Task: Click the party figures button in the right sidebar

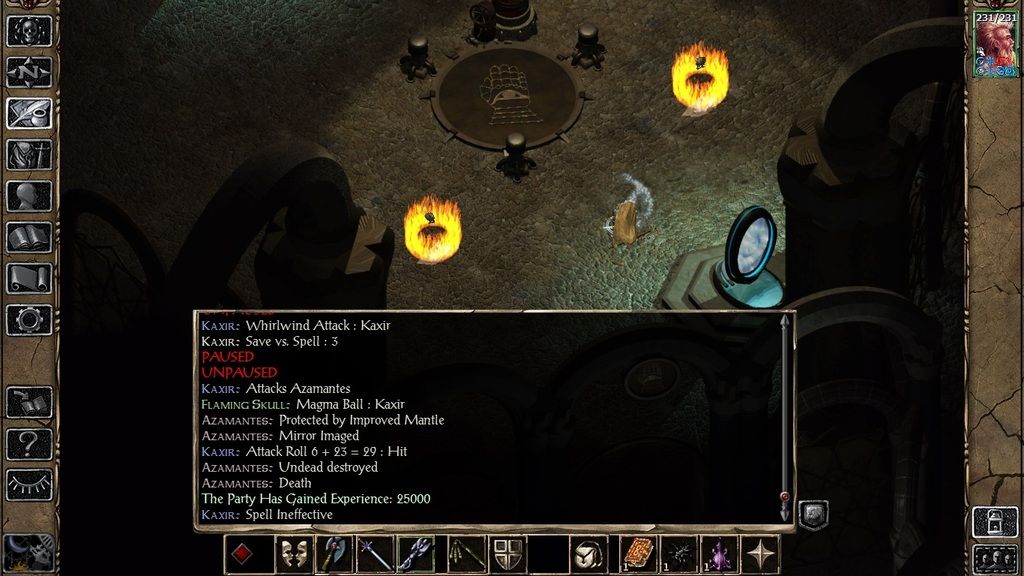Action: [995, 558]
